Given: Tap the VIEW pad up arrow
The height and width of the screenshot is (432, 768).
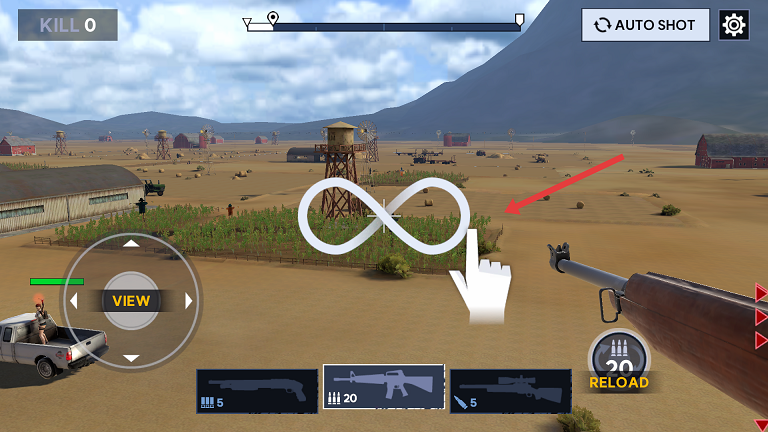Looking at the screenshot, I should pyautogui.click(x=131, y=243).
